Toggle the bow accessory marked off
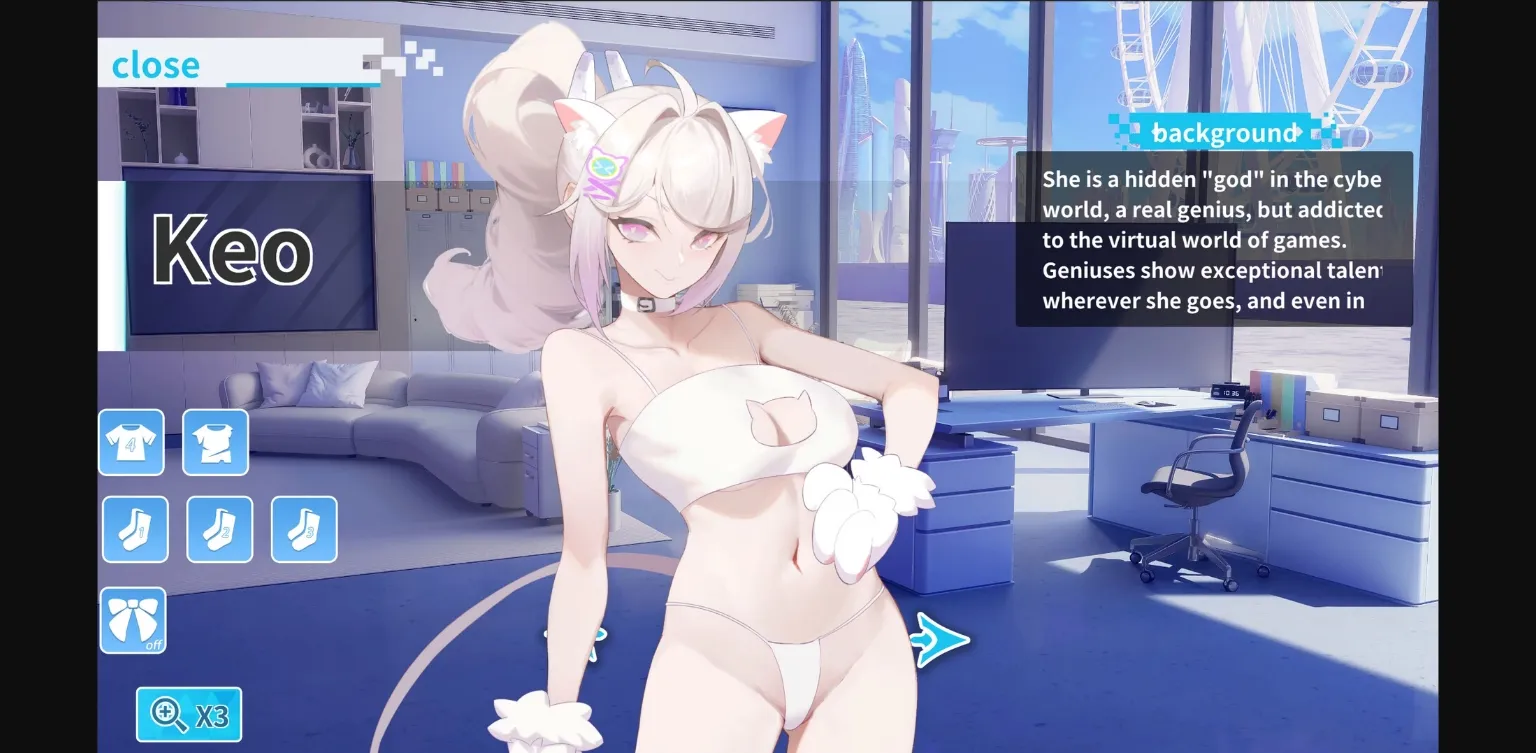Viewport: 1536px width, 753px height. [134, 620]
